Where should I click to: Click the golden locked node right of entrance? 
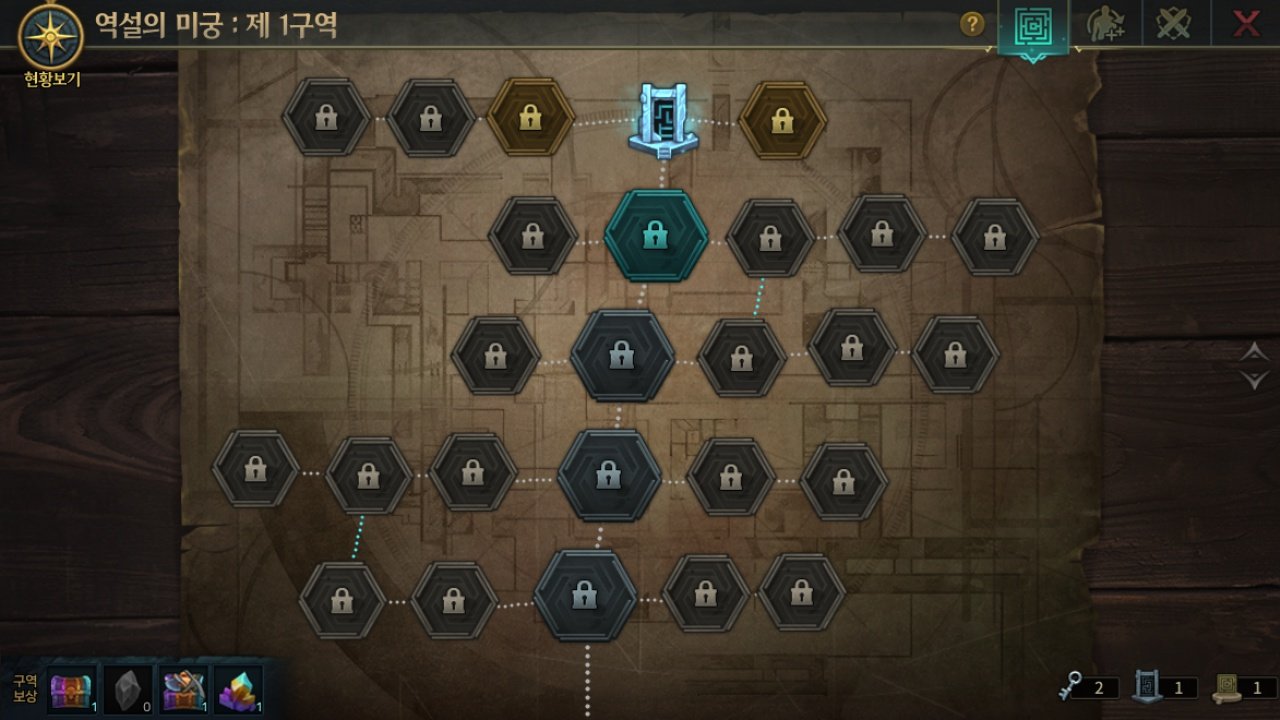(783, 122)
